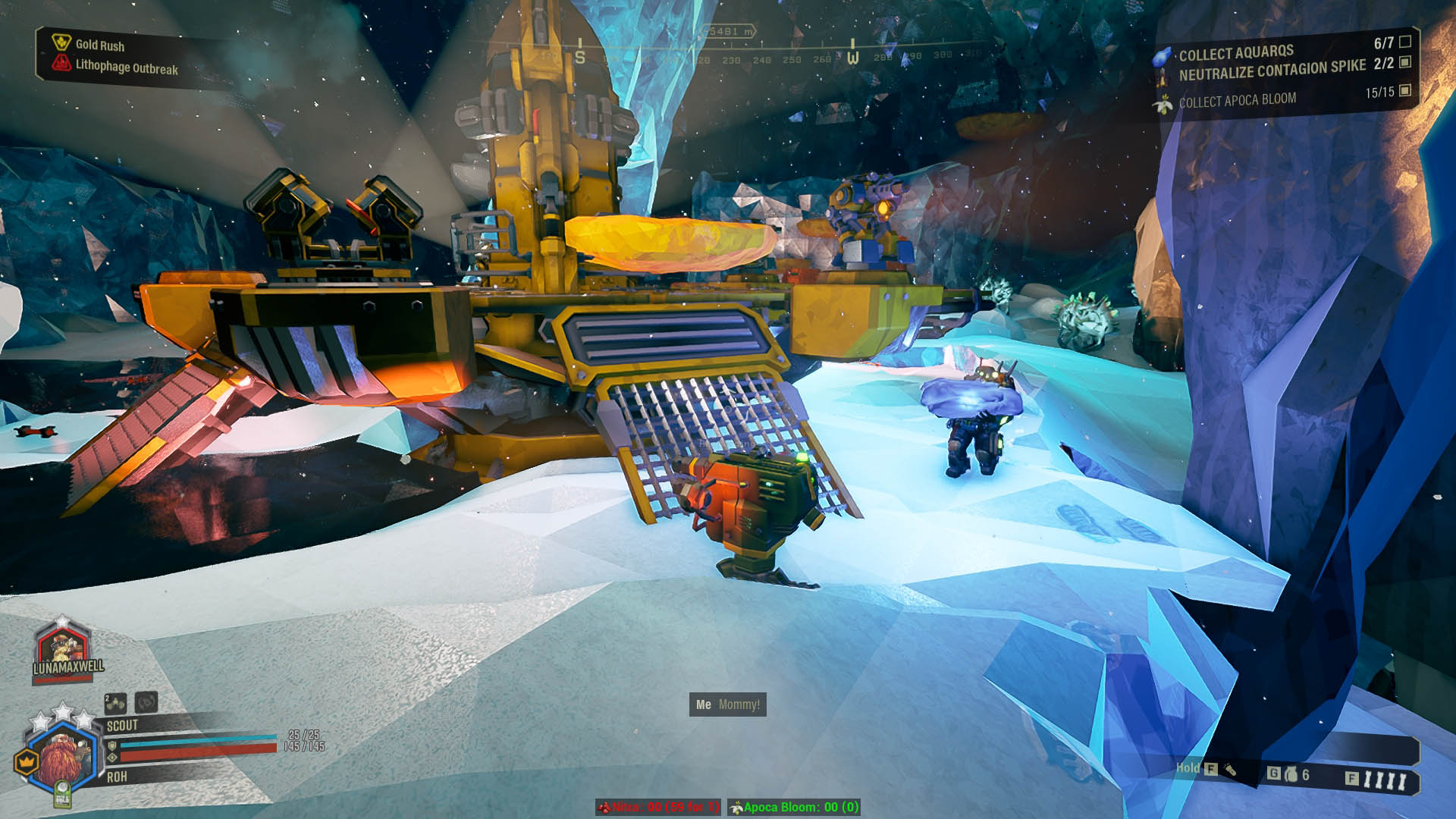
Task: Click the grenade pouch icon near the G keybind
Action: pyautogui.click(x=1291, y=776)
